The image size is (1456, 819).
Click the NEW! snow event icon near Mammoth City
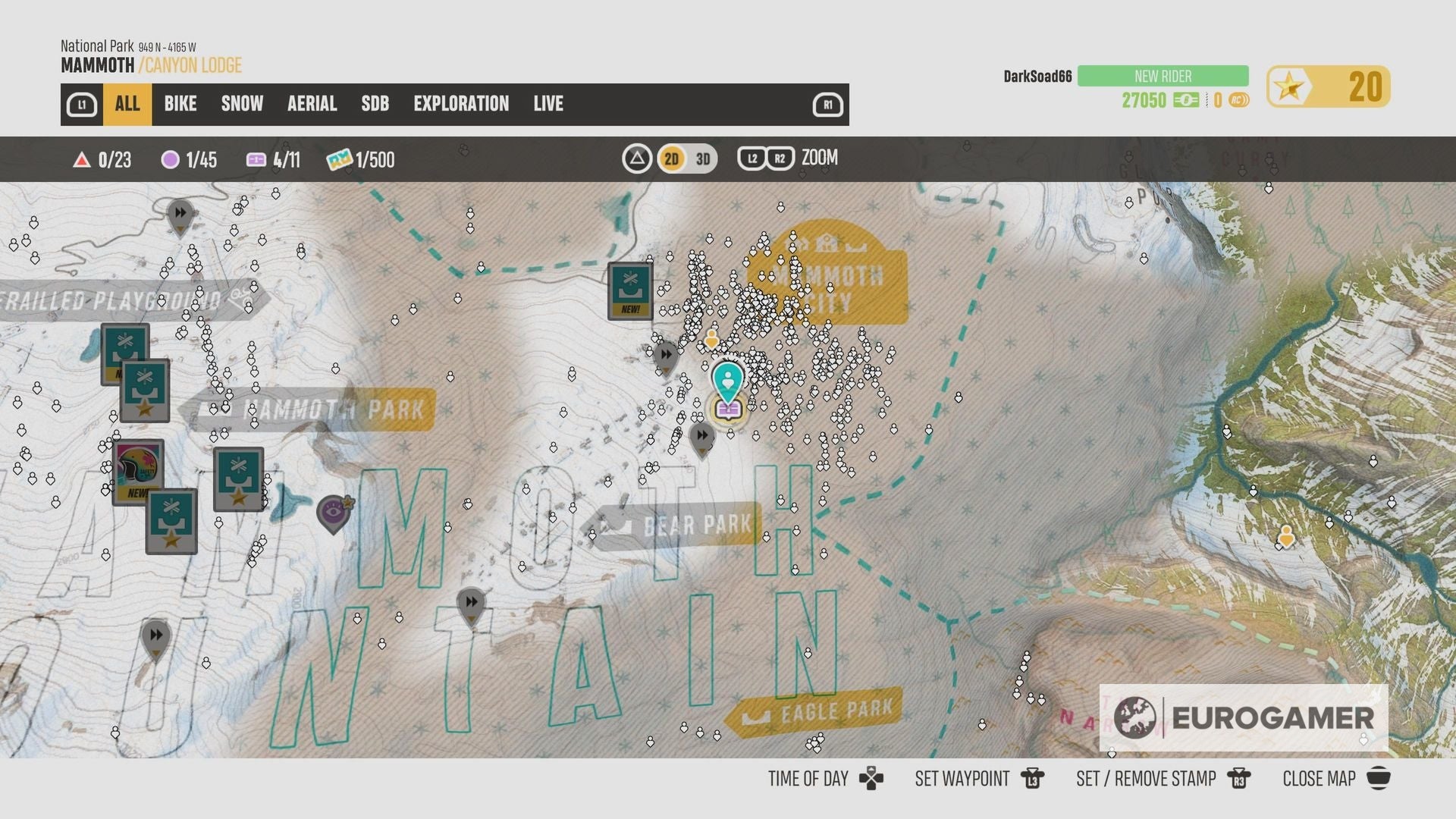(629, 290)
